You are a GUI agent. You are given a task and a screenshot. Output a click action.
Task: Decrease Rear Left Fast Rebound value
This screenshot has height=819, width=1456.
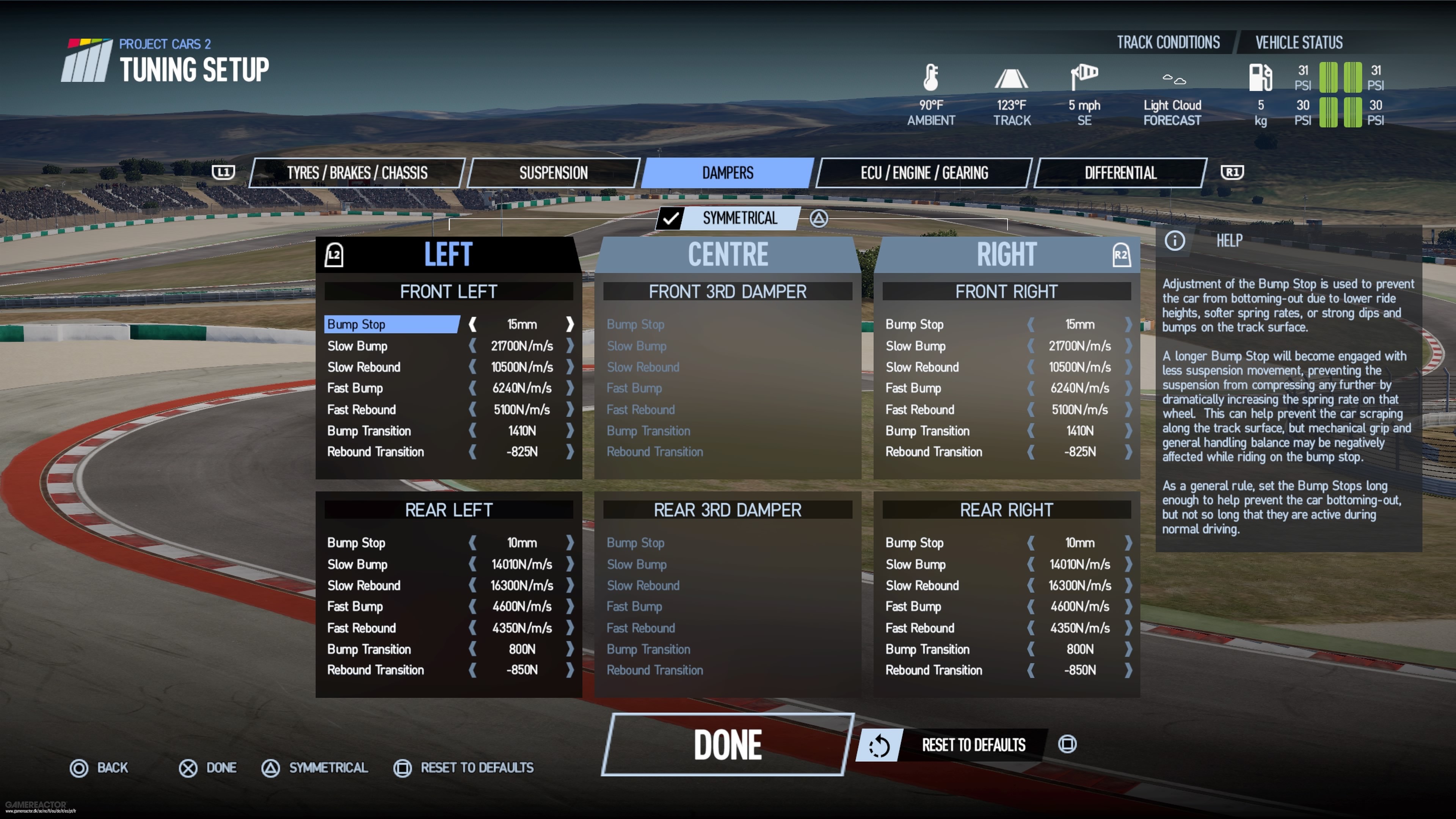(472, 628)
